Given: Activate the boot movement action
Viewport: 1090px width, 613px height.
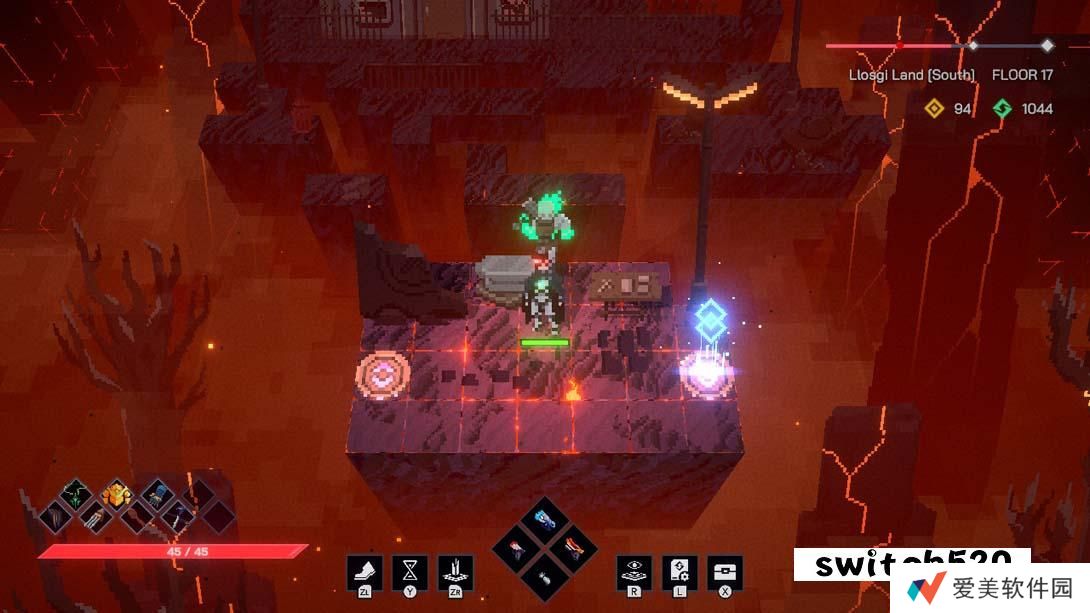Looking at the screenshot, I should coord(363,572).
